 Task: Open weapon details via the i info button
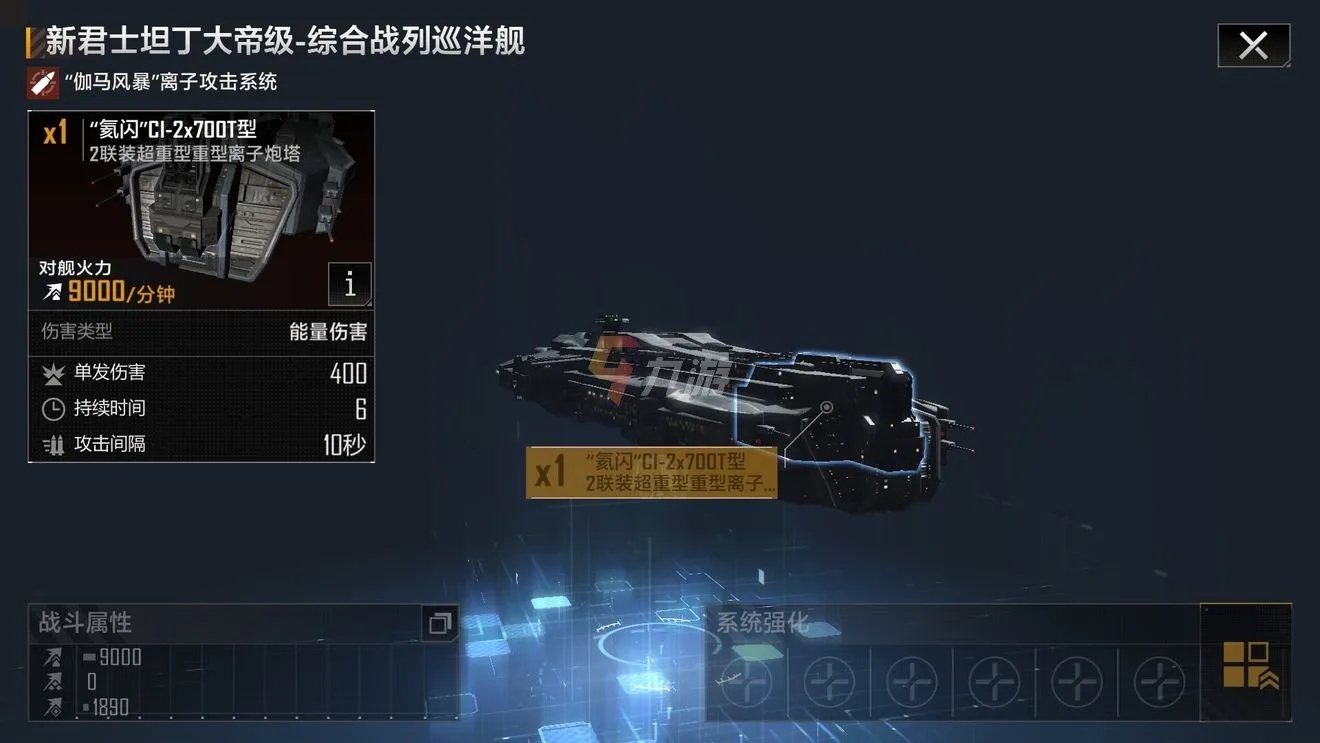(349, 285)
